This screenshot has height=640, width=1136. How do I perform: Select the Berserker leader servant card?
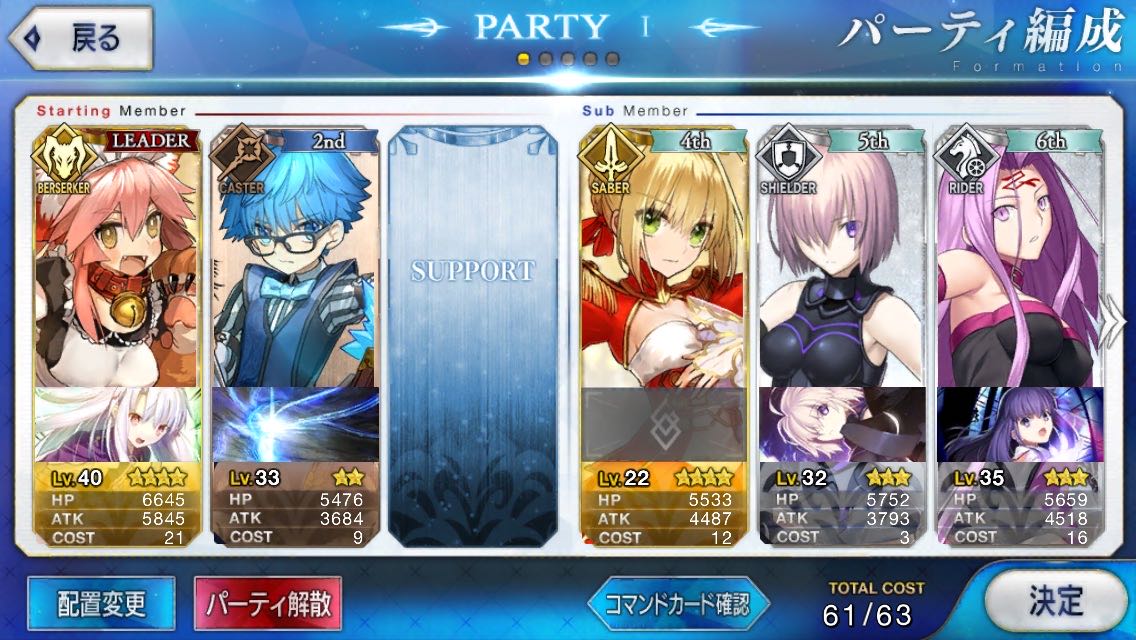pyautogui.click(x=118, y=260)
